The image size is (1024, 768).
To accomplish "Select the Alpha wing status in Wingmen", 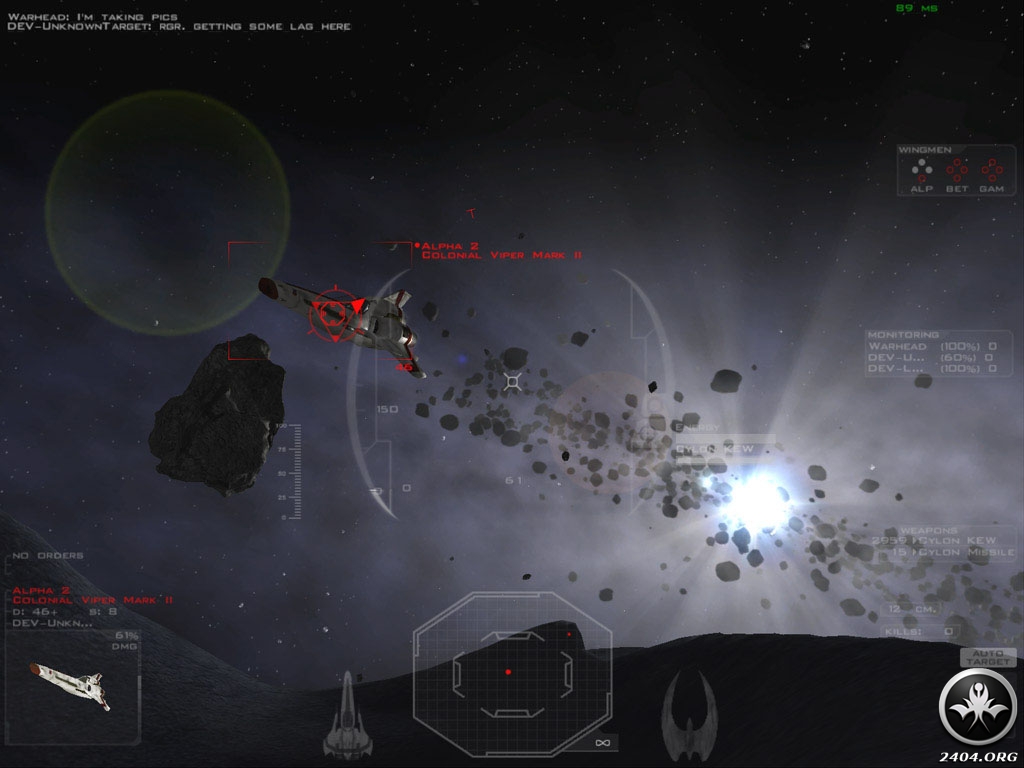I will pyautogui.click(x=921, y=174).
